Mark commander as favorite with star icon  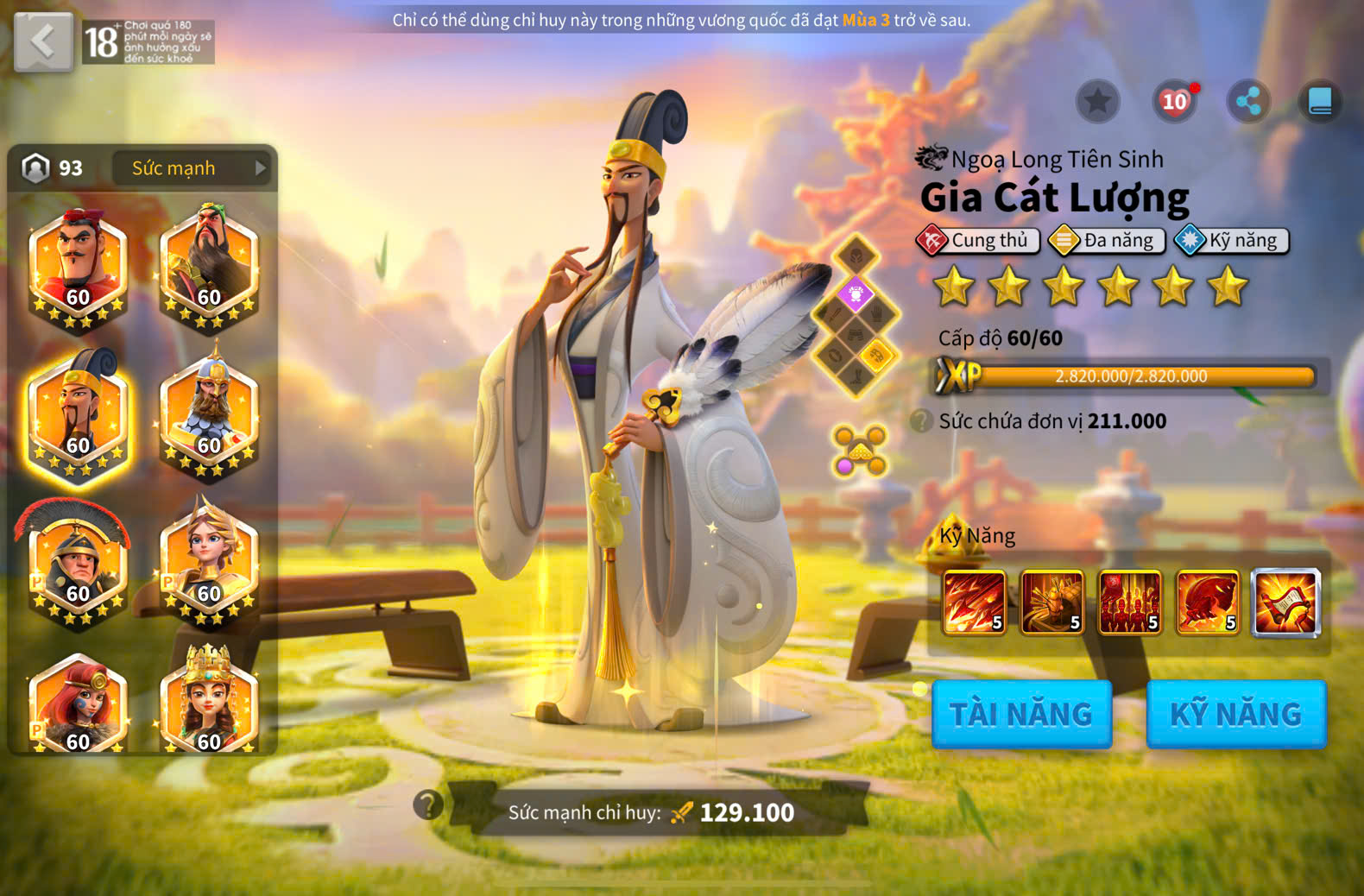1097,102
